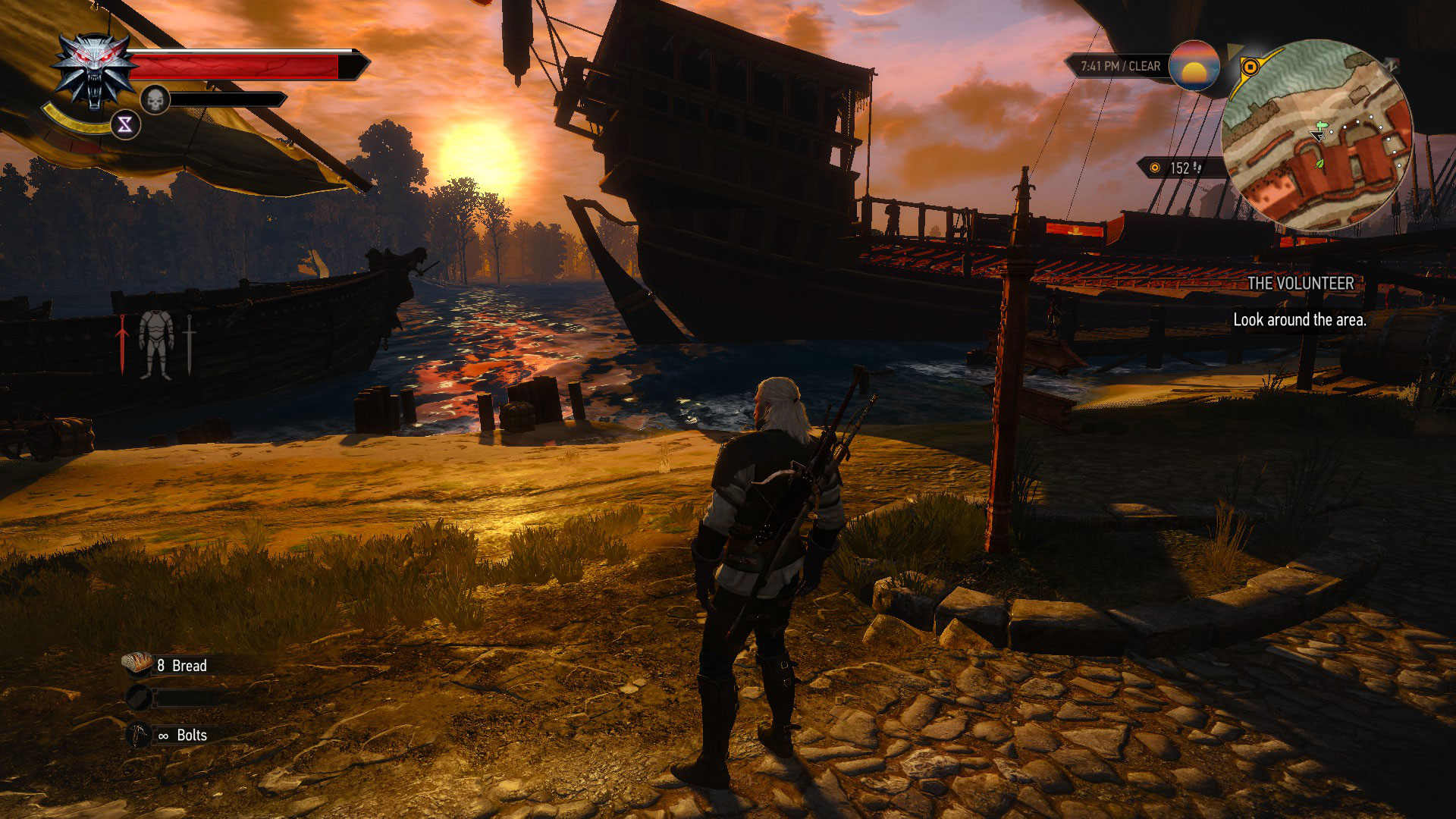Click the sunset weather icon
This screenshot has width=1456, height=819.
pos(1194,69)
